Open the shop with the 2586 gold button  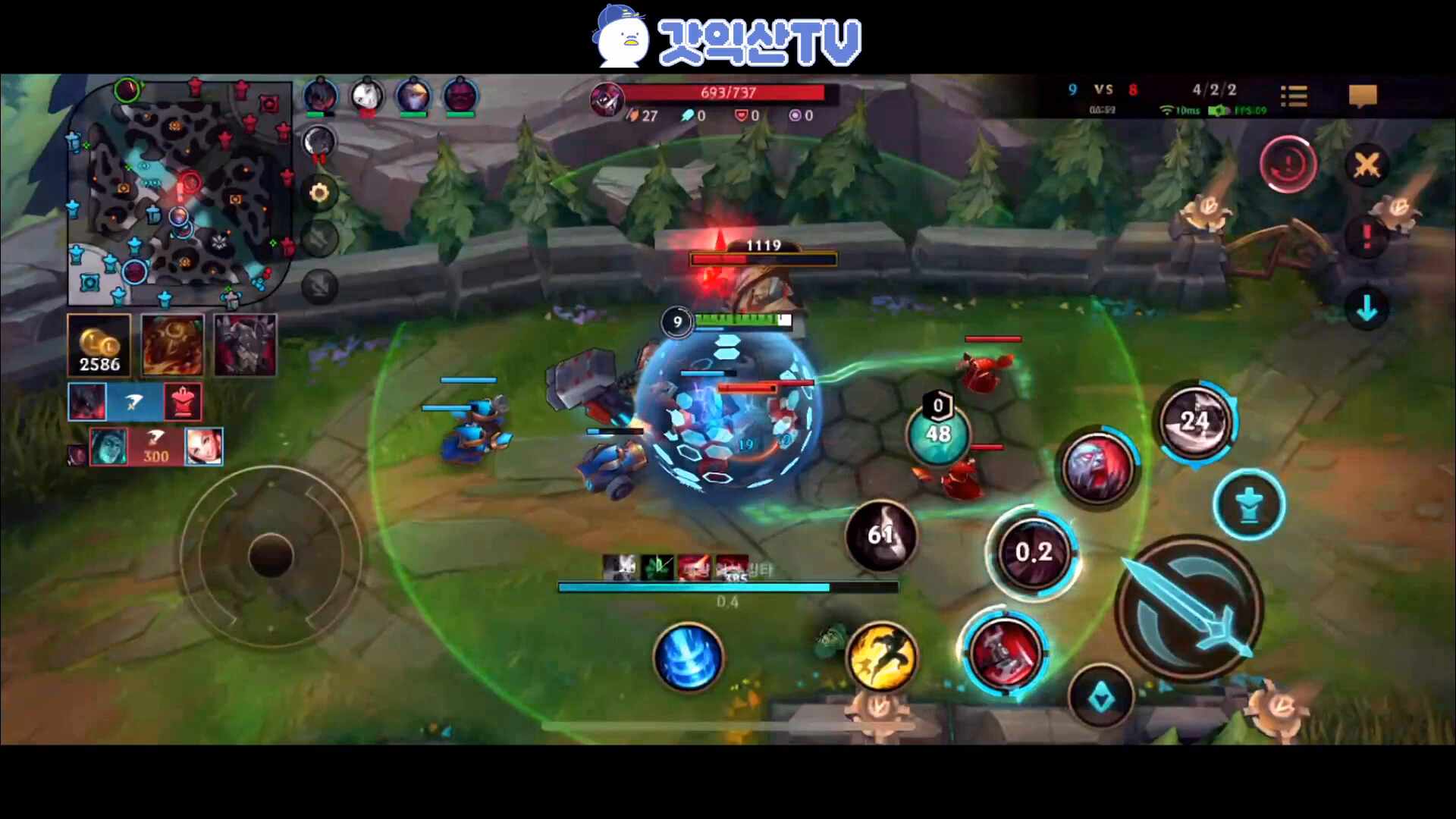99,346
